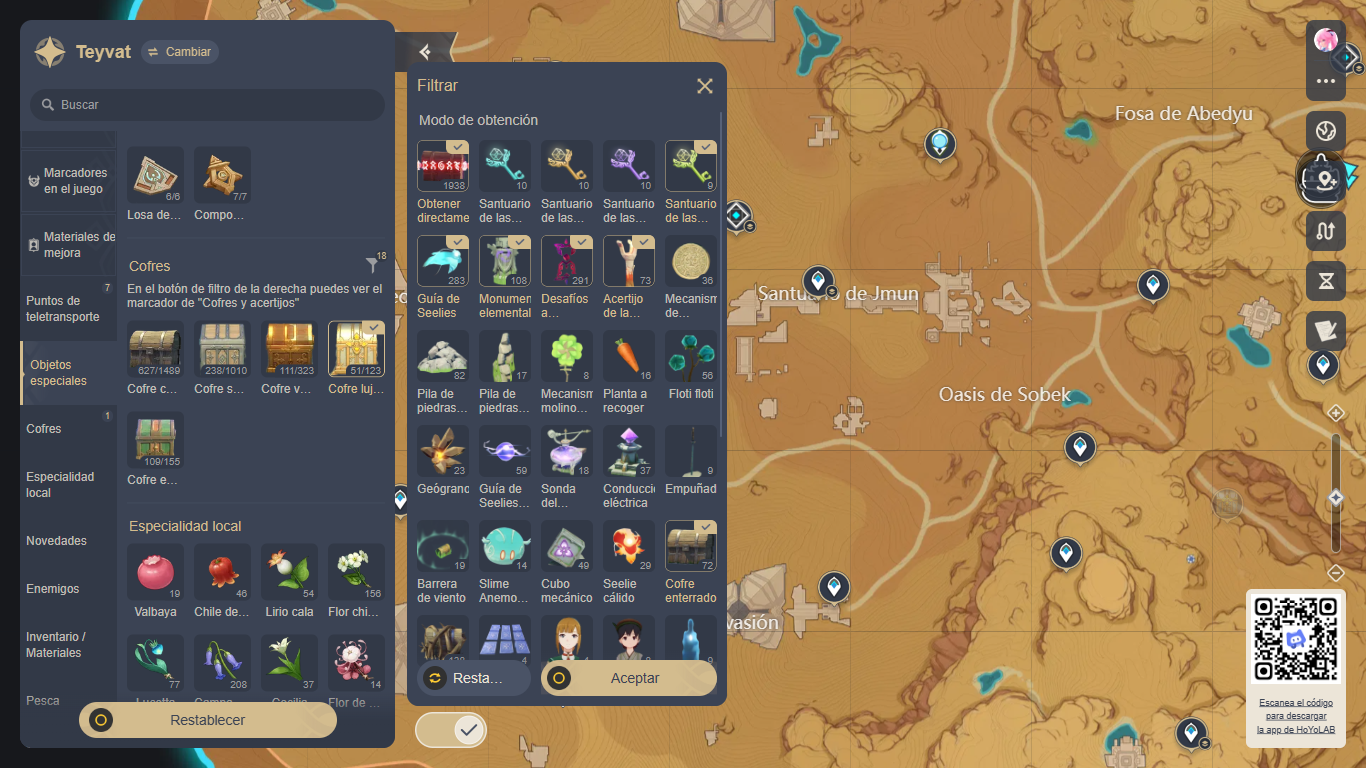Click the link to download the HoYoLAB app
The height and width of the screenshot is (768, 1366).
coord(1296,715)
